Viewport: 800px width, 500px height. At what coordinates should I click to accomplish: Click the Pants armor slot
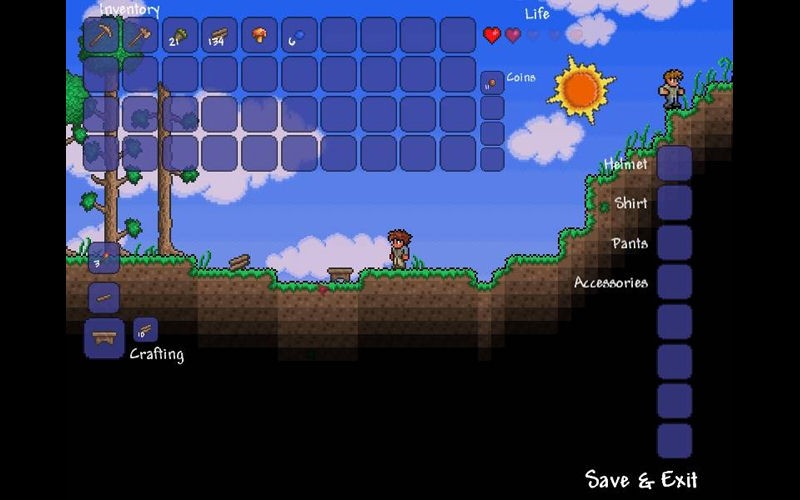674,243
